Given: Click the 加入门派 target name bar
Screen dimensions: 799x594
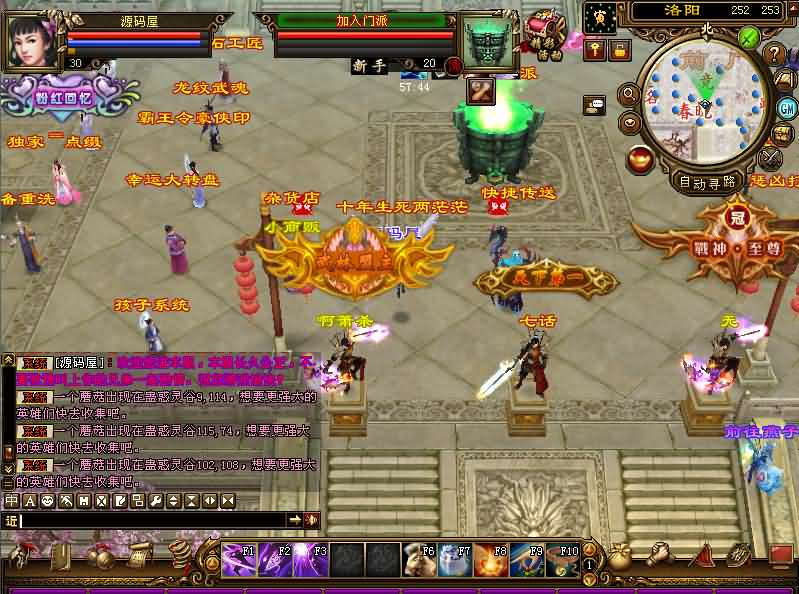Looking at the screenshot, I should point(362,20).
